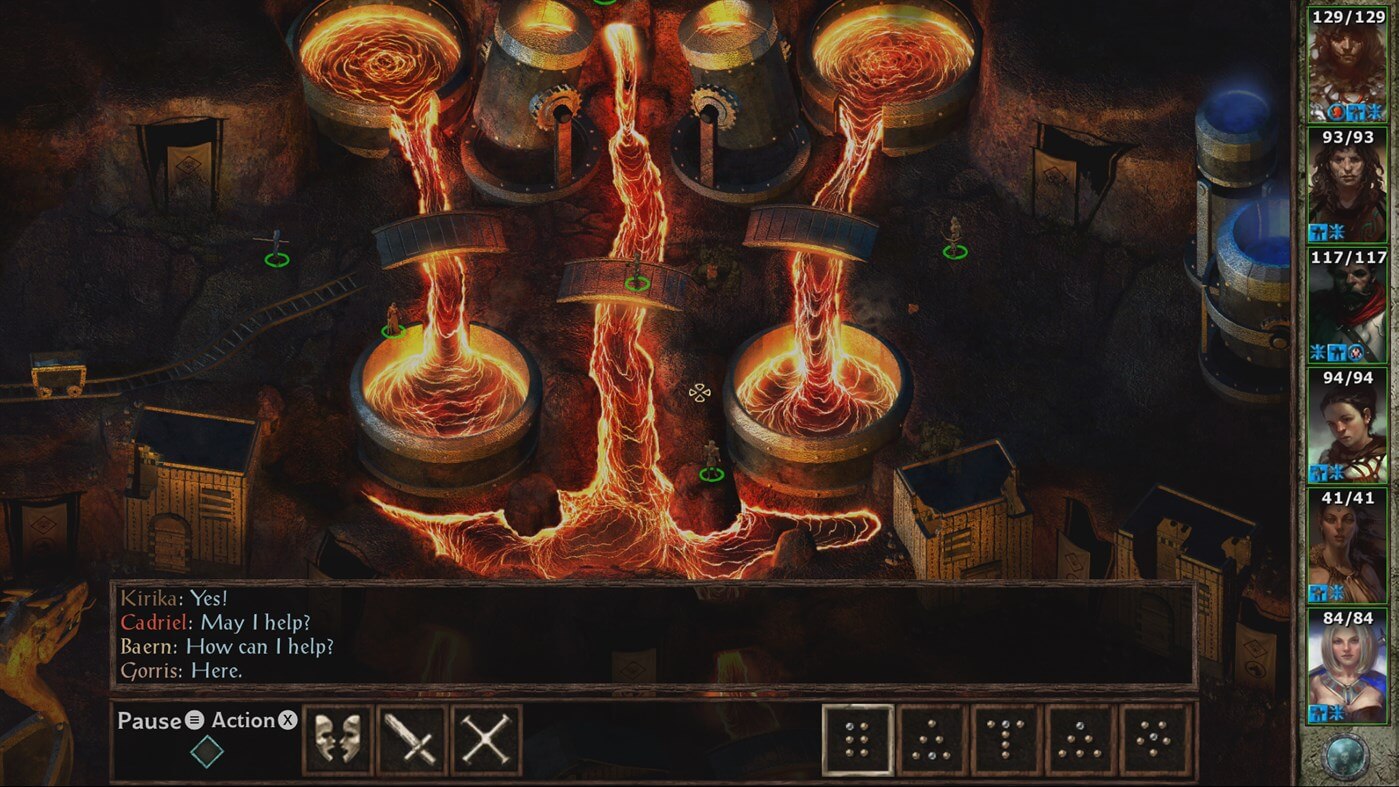This screenshot has height=787, width=1399.
Task: Select the 129/129 health party portrait
Action: pos(1347,63)
